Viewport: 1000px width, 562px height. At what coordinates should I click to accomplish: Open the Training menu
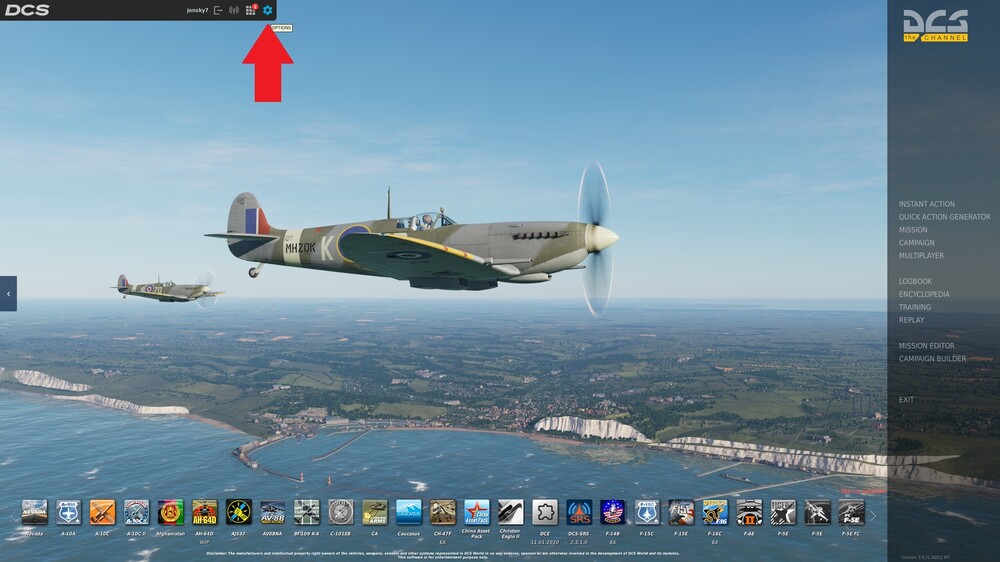point(914,307)
